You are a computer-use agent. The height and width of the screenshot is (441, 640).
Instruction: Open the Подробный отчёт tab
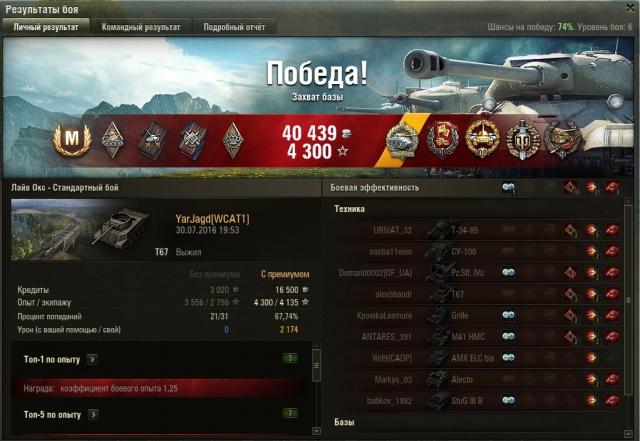pyautogui.click(x=234, y=27)
